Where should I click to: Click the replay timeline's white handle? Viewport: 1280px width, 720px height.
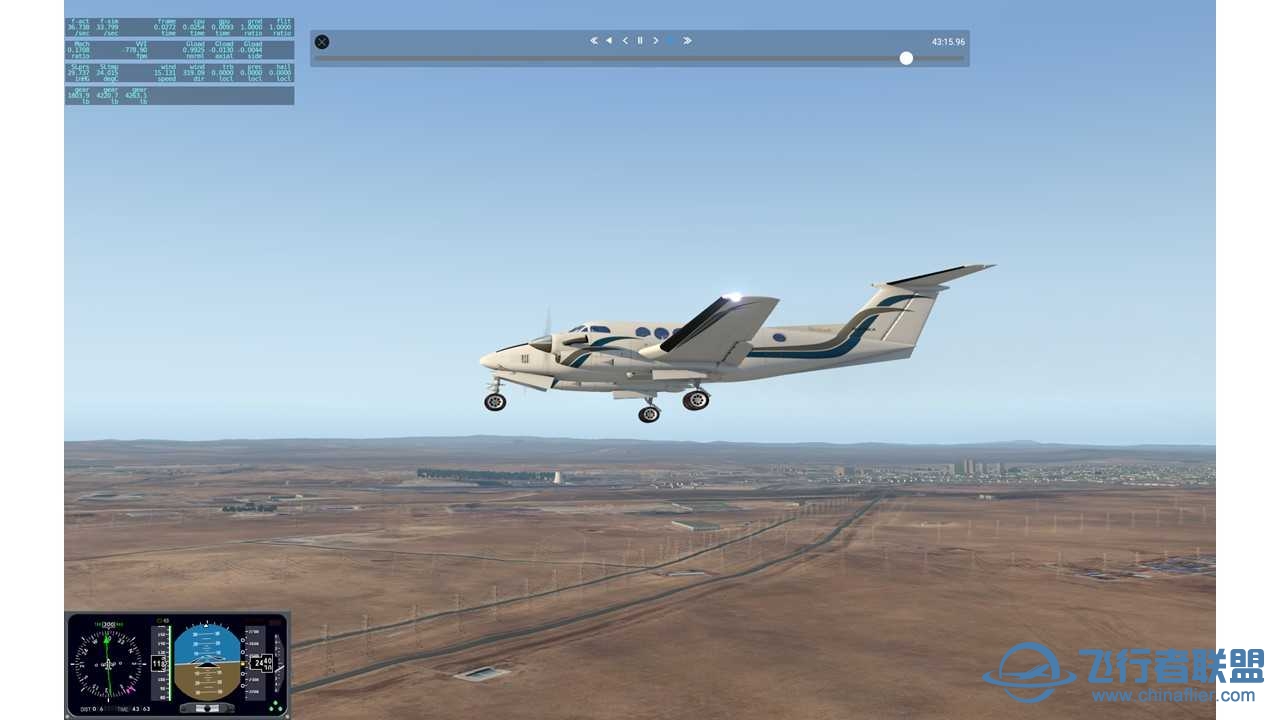click(x=906, y=58)
